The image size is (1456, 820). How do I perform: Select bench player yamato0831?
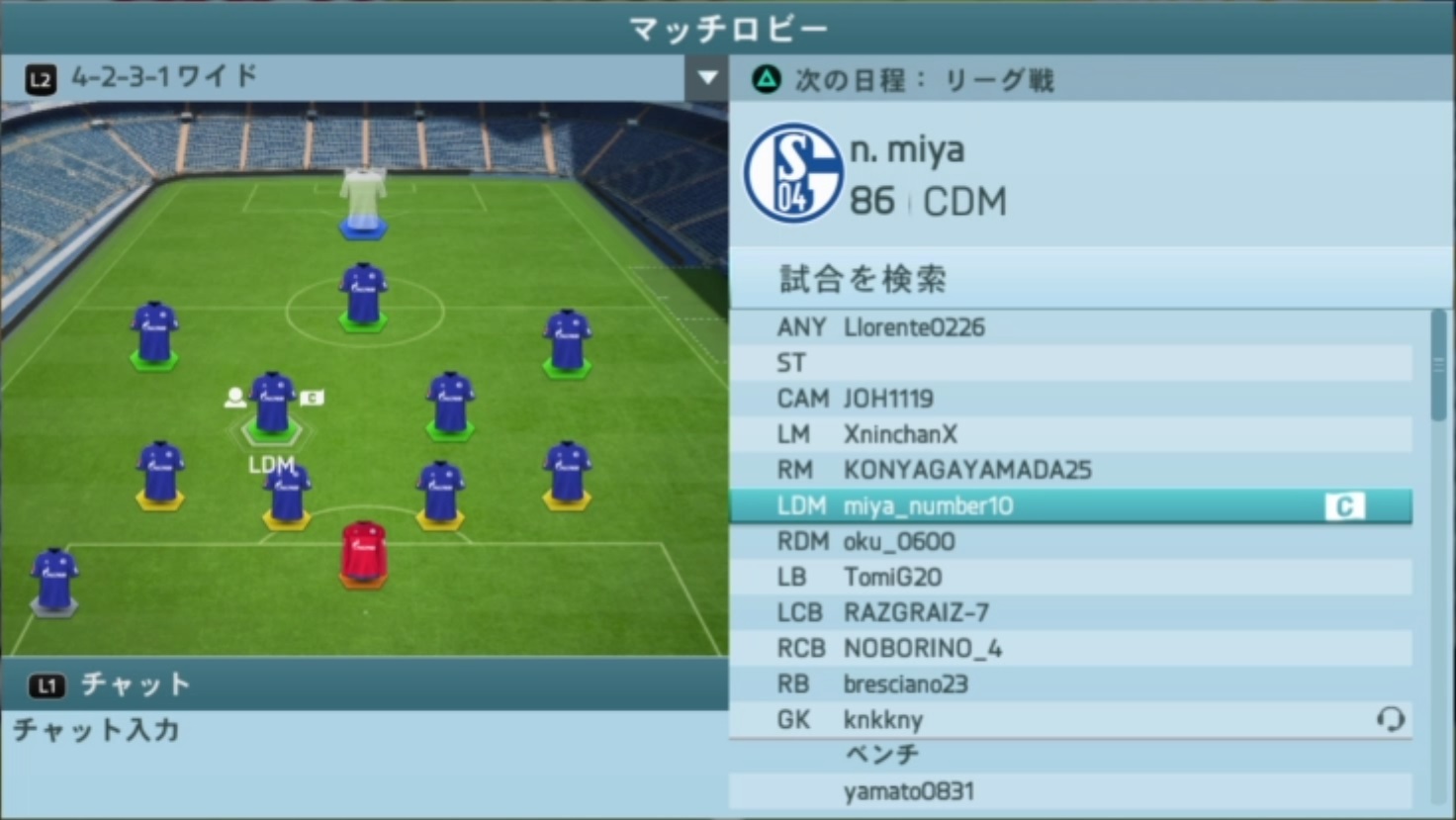tap(1070, 791)
